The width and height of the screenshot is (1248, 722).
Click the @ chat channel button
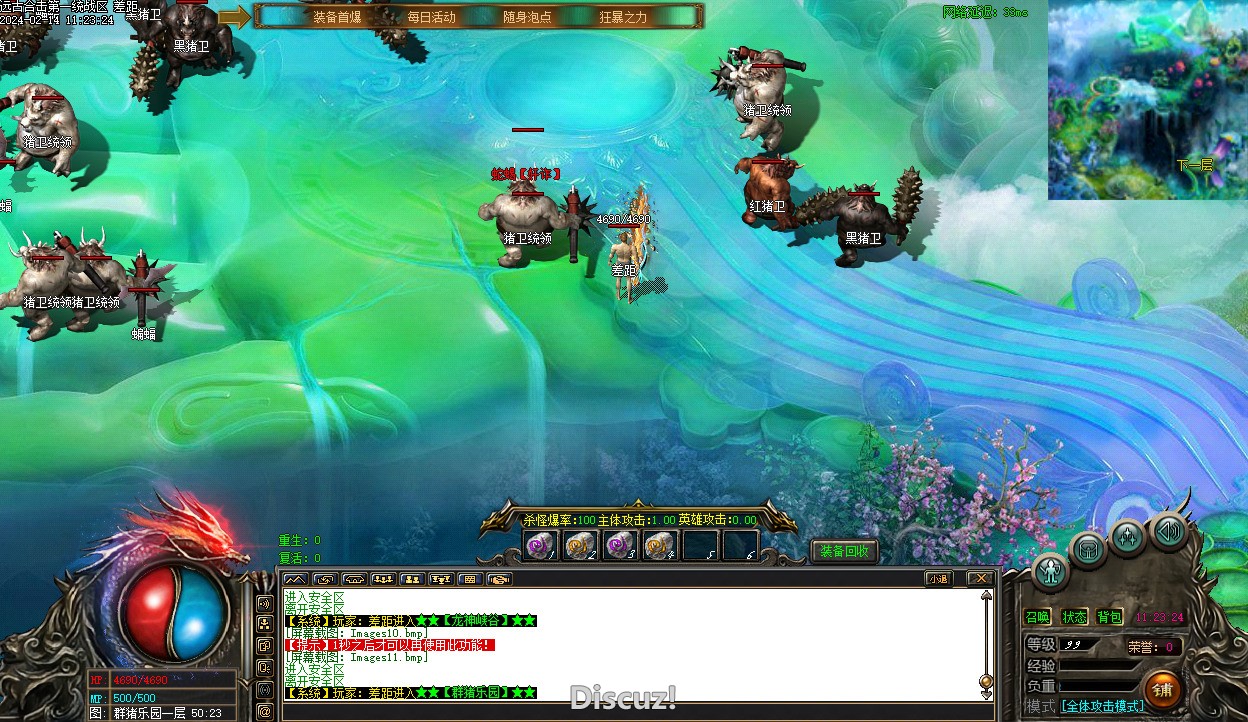[x=265, y=711]
